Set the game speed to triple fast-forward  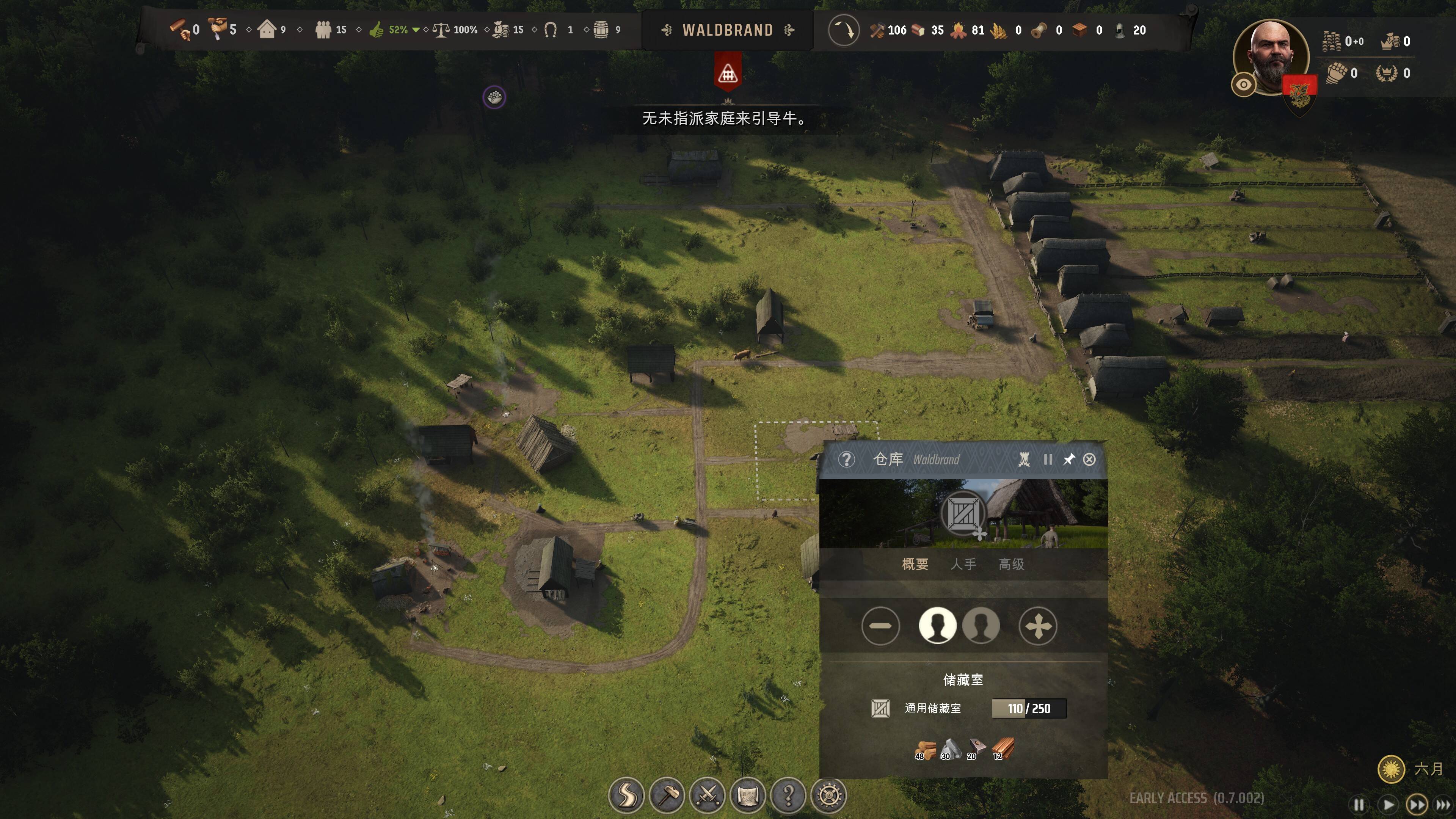pyautogui.click(x=1443, y=804)
